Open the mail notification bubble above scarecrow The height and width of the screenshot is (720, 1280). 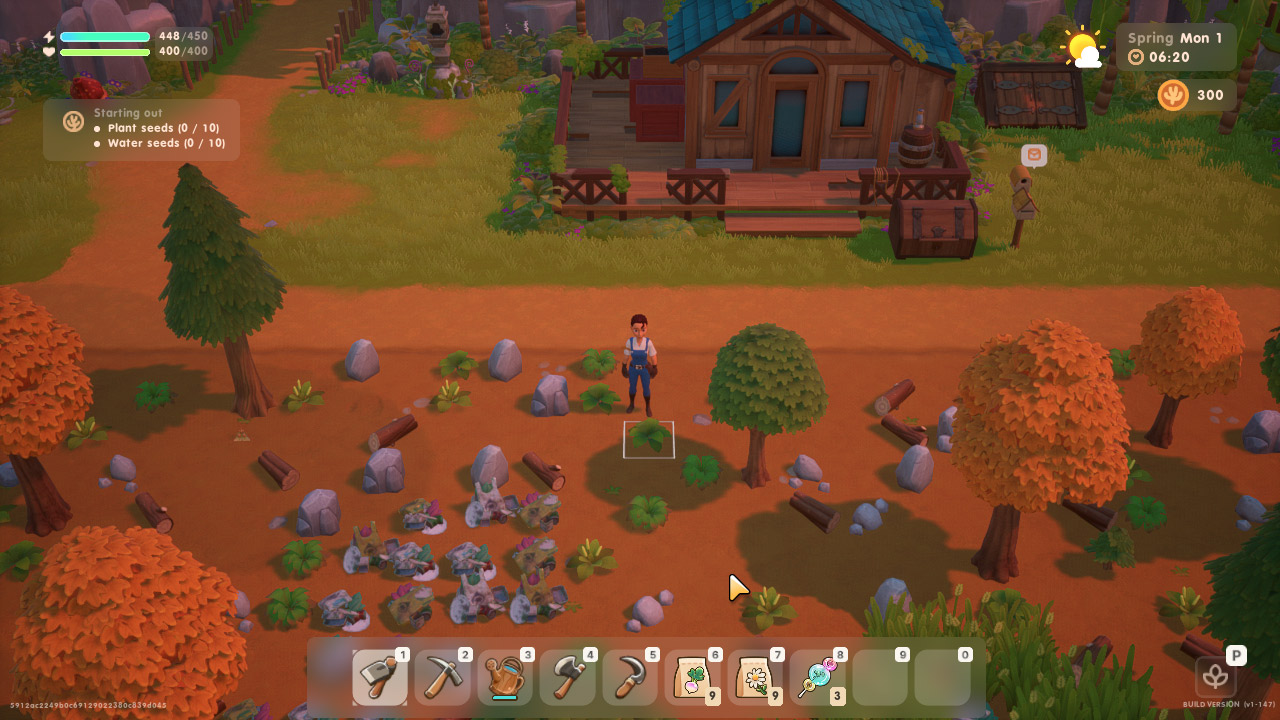1034,155
